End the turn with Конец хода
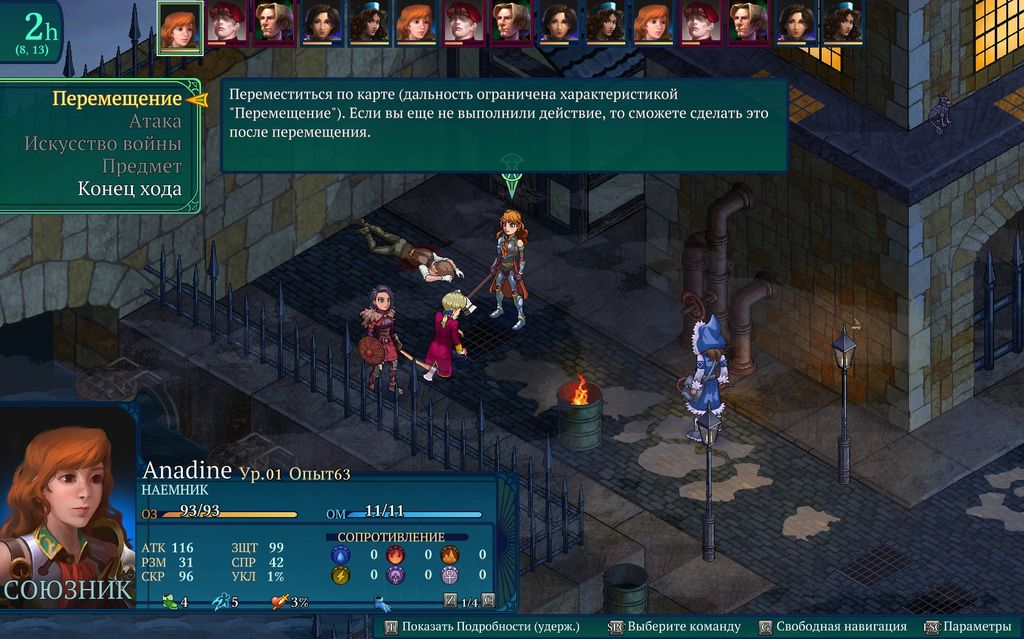This screenshot has width=1024, height=639. 129,189
